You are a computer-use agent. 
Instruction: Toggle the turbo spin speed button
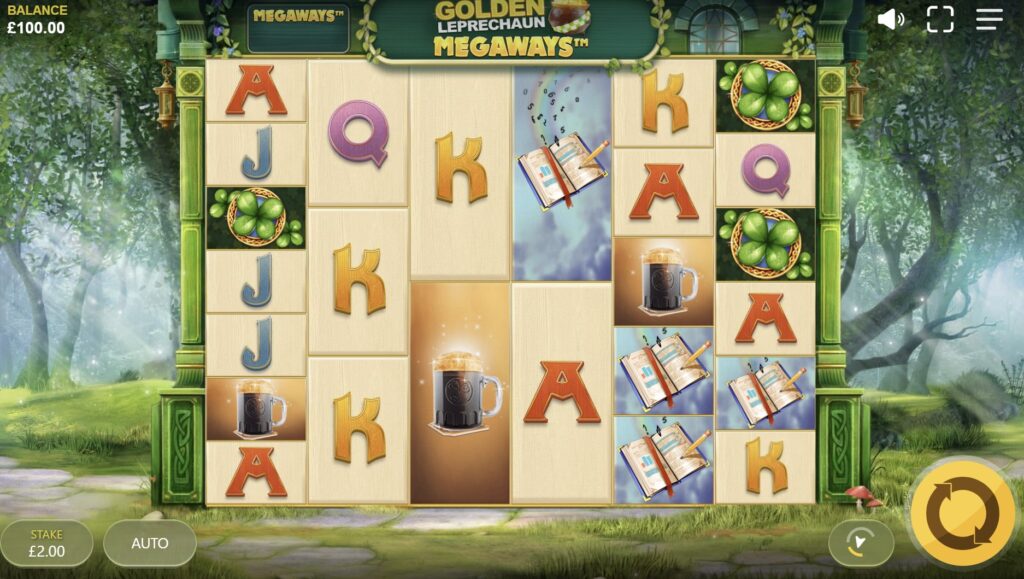(x=860, y=543)
